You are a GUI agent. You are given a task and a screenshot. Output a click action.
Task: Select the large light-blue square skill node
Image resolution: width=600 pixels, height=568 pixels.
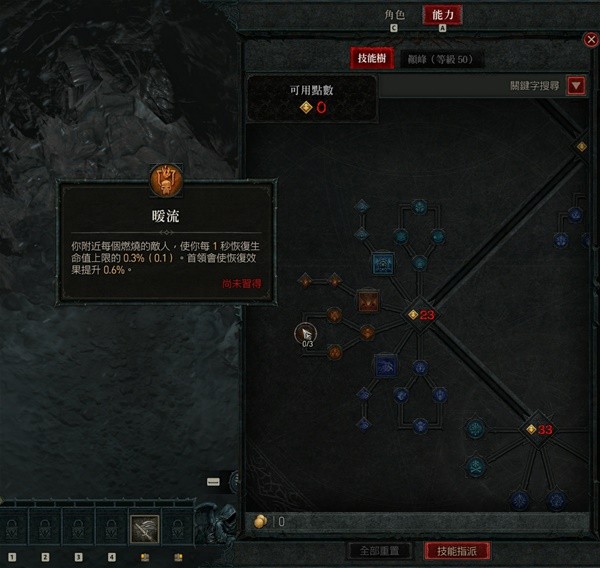click(x=383, y=264)
